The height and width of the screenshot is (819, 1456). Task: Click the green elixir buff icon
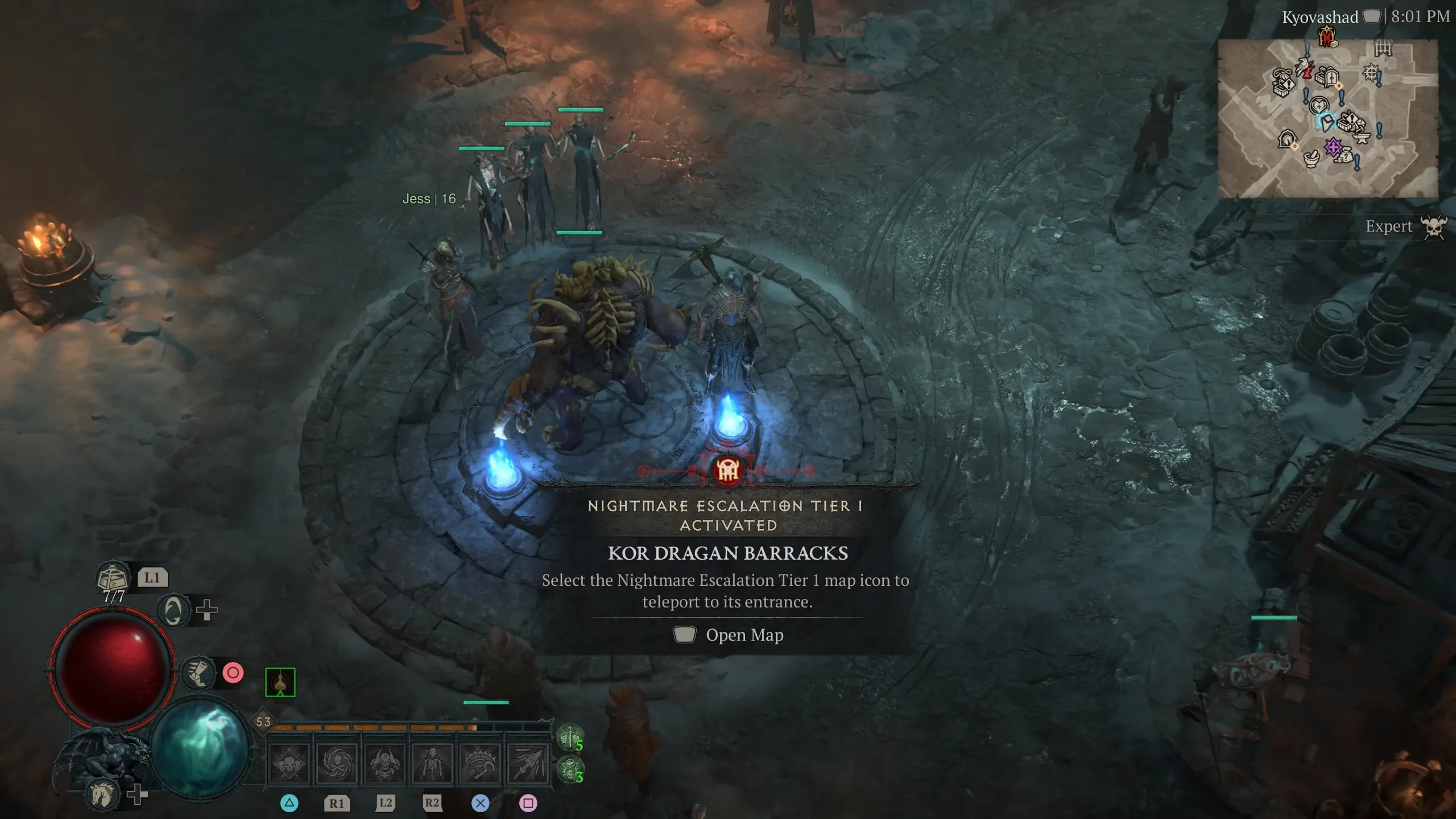(x=280, y=682)
